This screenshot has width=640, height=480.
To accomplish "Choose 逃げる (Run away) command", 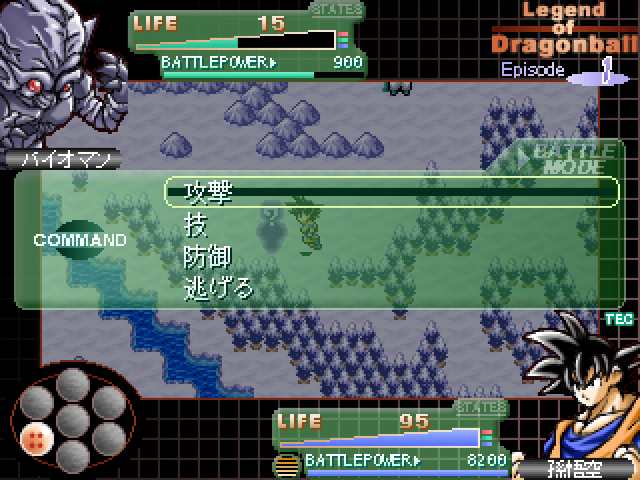I will (219, 289).
